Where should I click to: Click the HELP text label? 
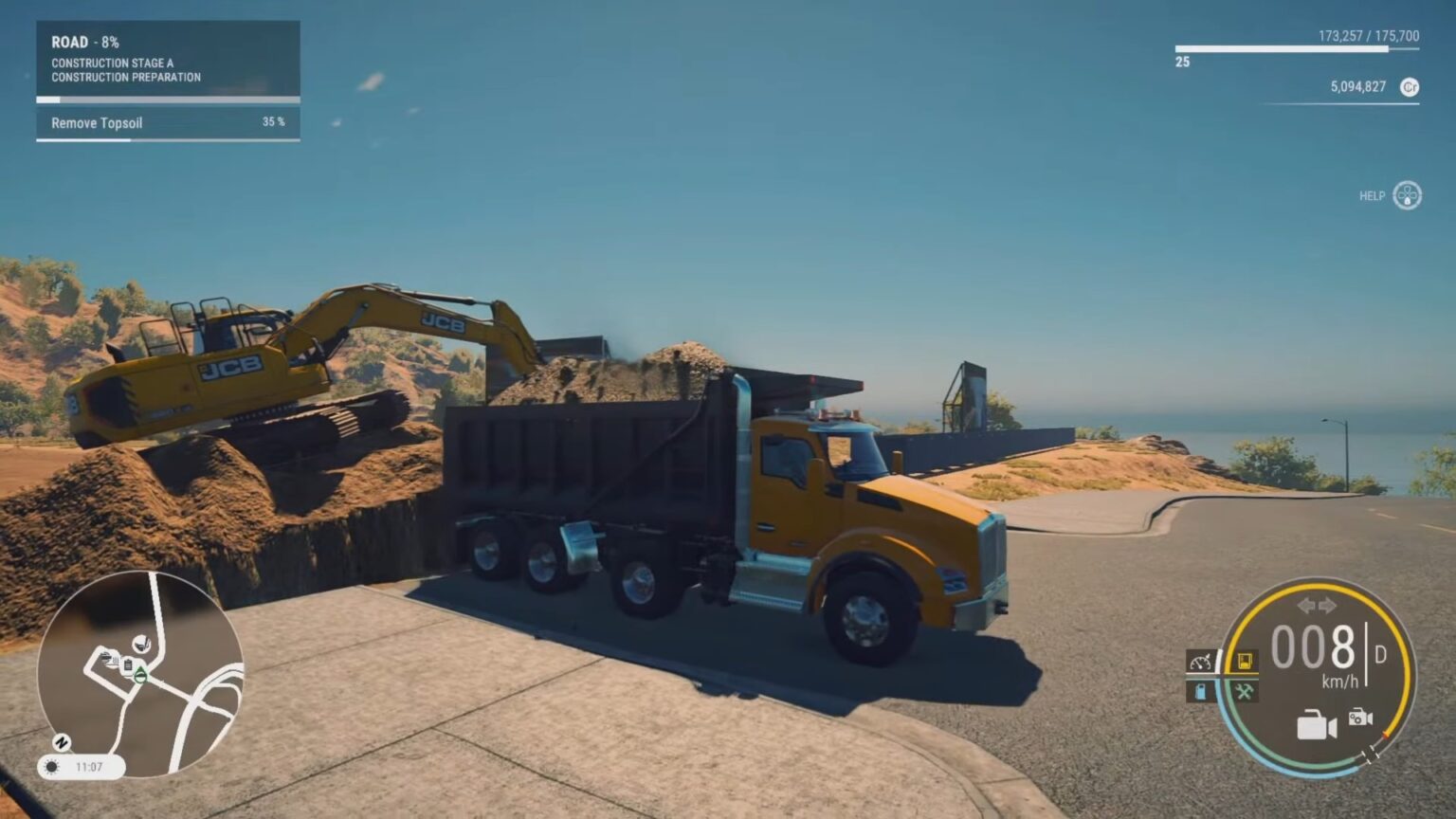1369,195
